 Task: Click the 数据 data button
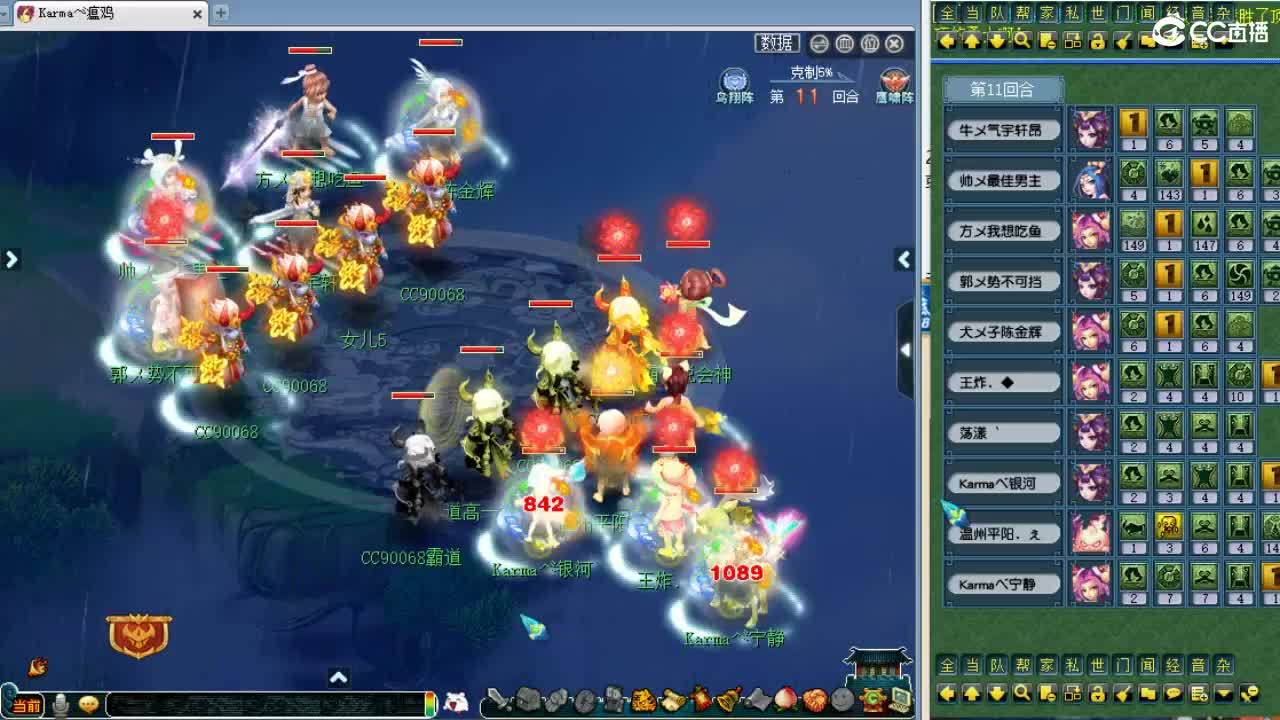[x=777, y=44]
